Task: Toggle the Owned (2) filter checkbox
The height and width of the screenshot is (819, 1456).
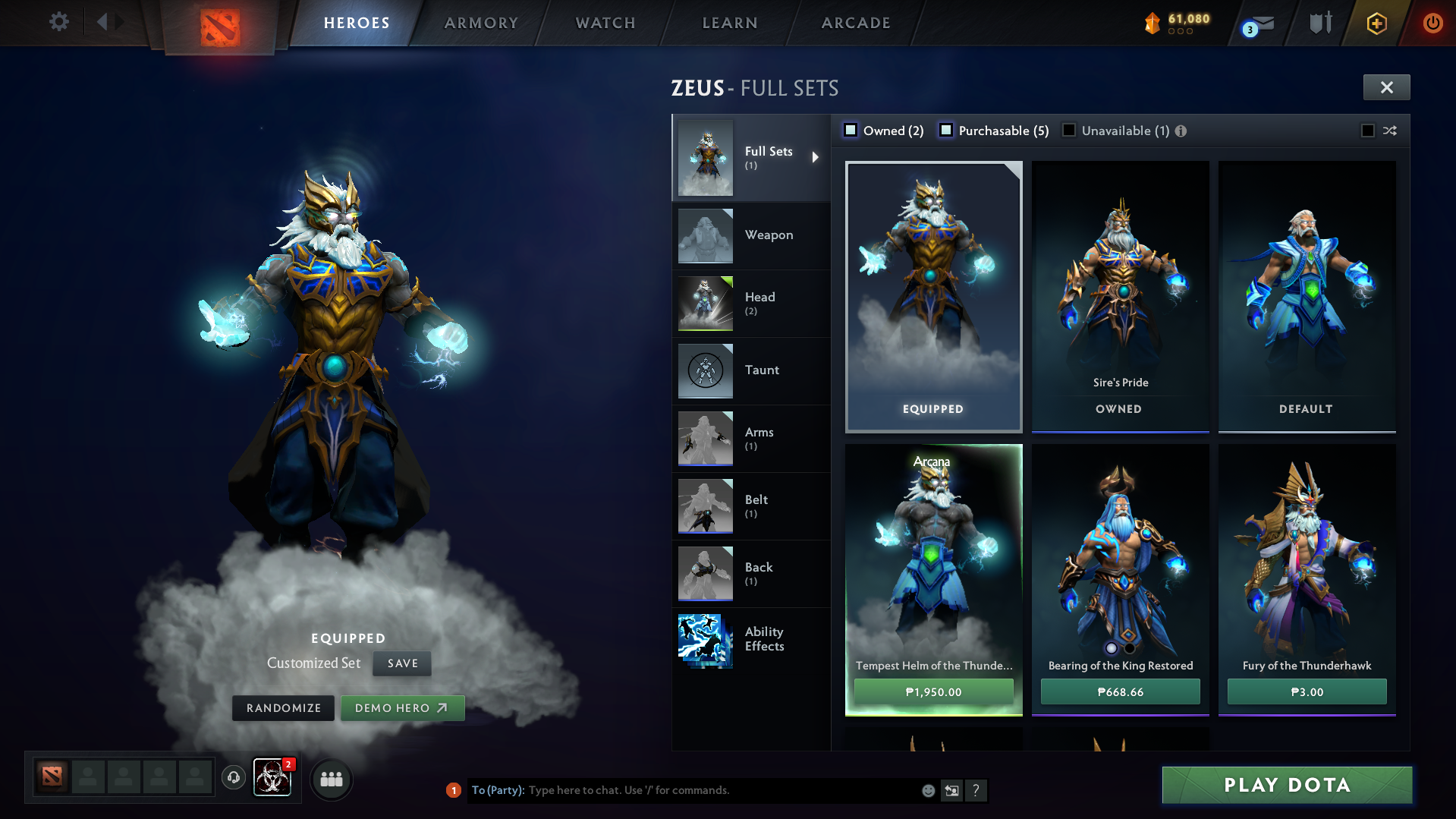Action: (851, 130)
